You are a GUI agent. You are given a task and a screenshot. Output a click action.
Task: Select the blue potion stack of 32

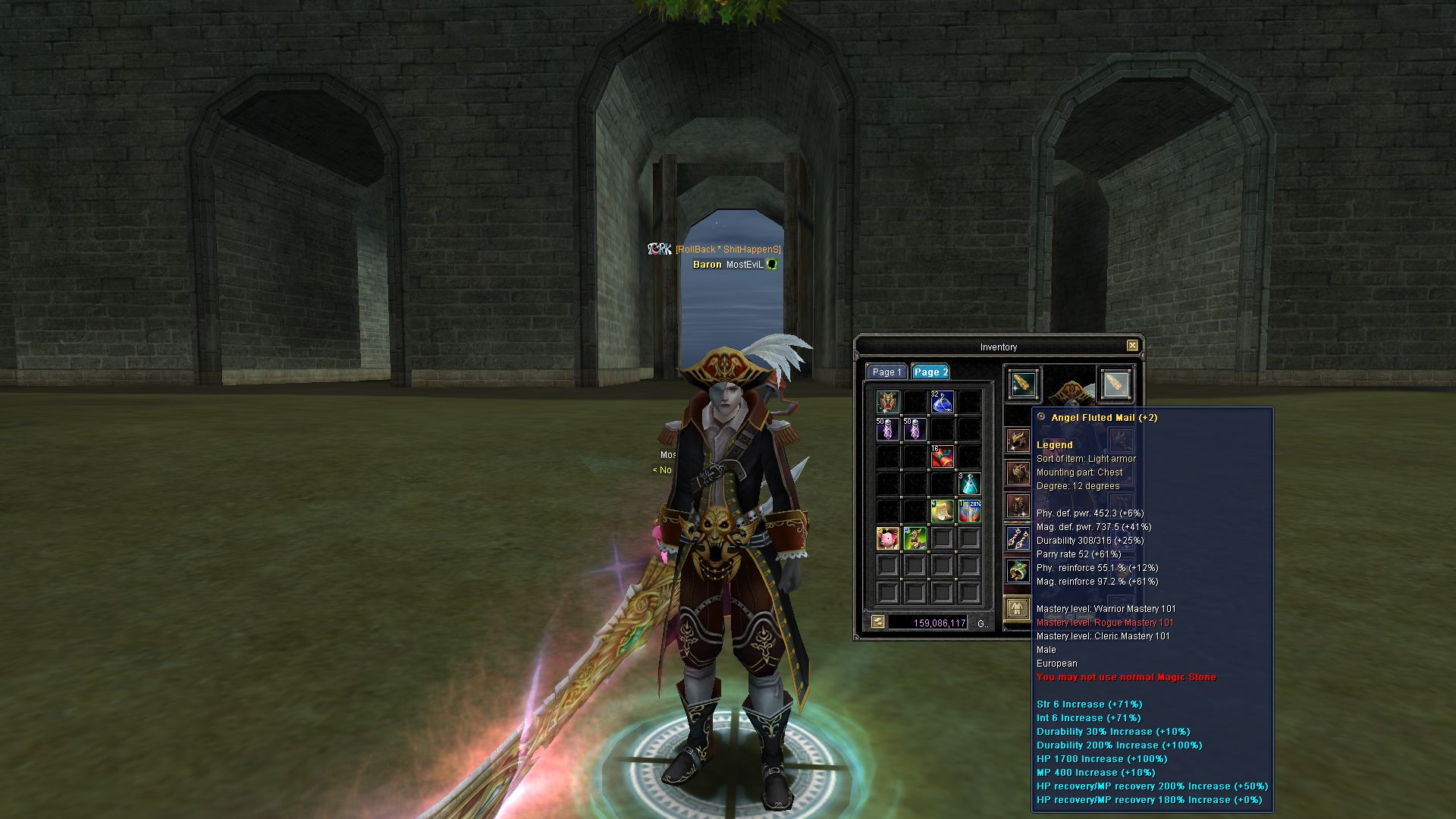point(942,402)
